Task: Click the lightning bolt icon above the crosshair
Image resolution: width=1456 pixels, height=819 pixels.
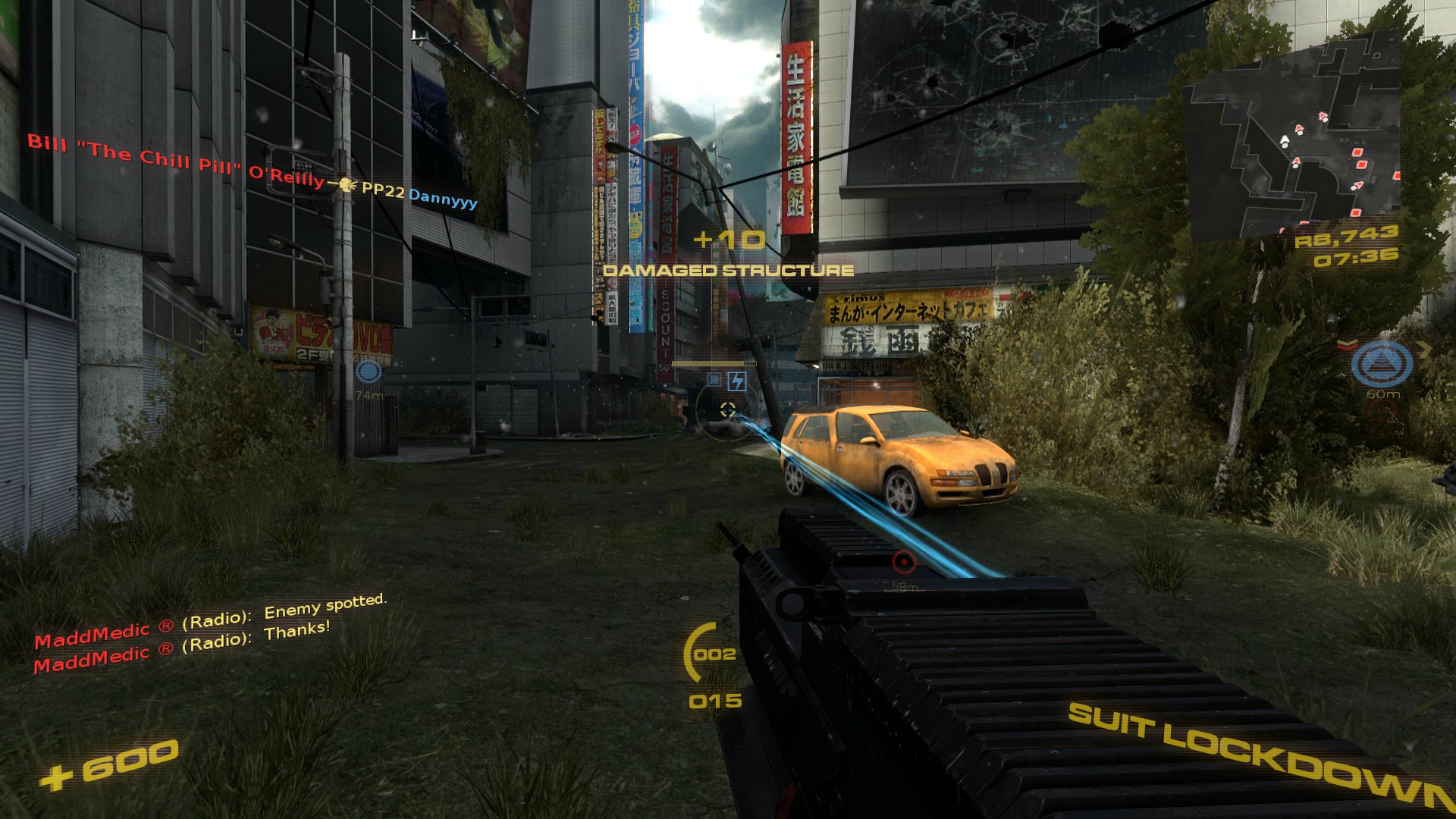Action: pos(736,381)
